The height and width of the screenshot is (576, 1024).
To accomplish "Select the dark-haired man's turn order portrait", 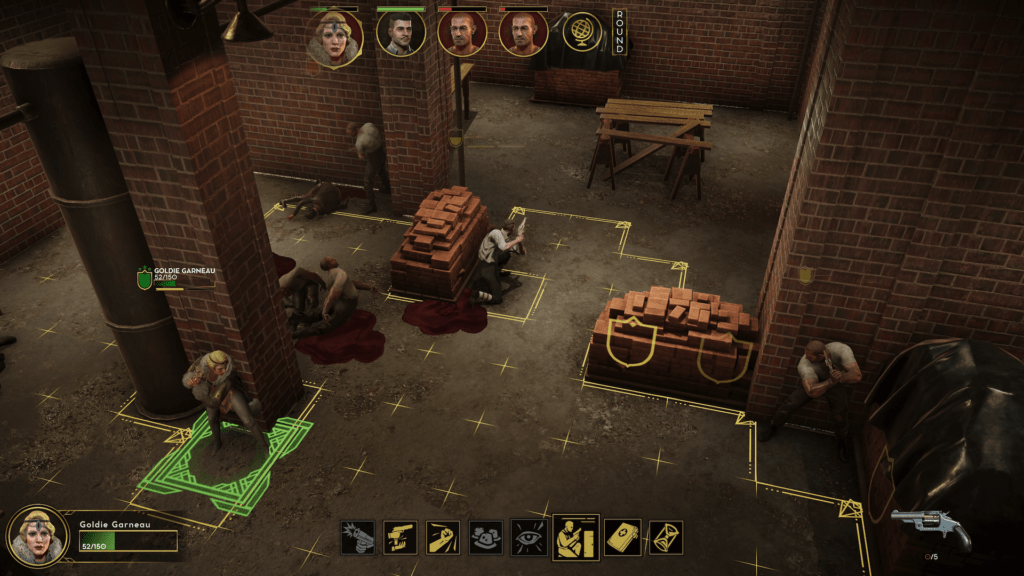I will click(x=400, y=33).
